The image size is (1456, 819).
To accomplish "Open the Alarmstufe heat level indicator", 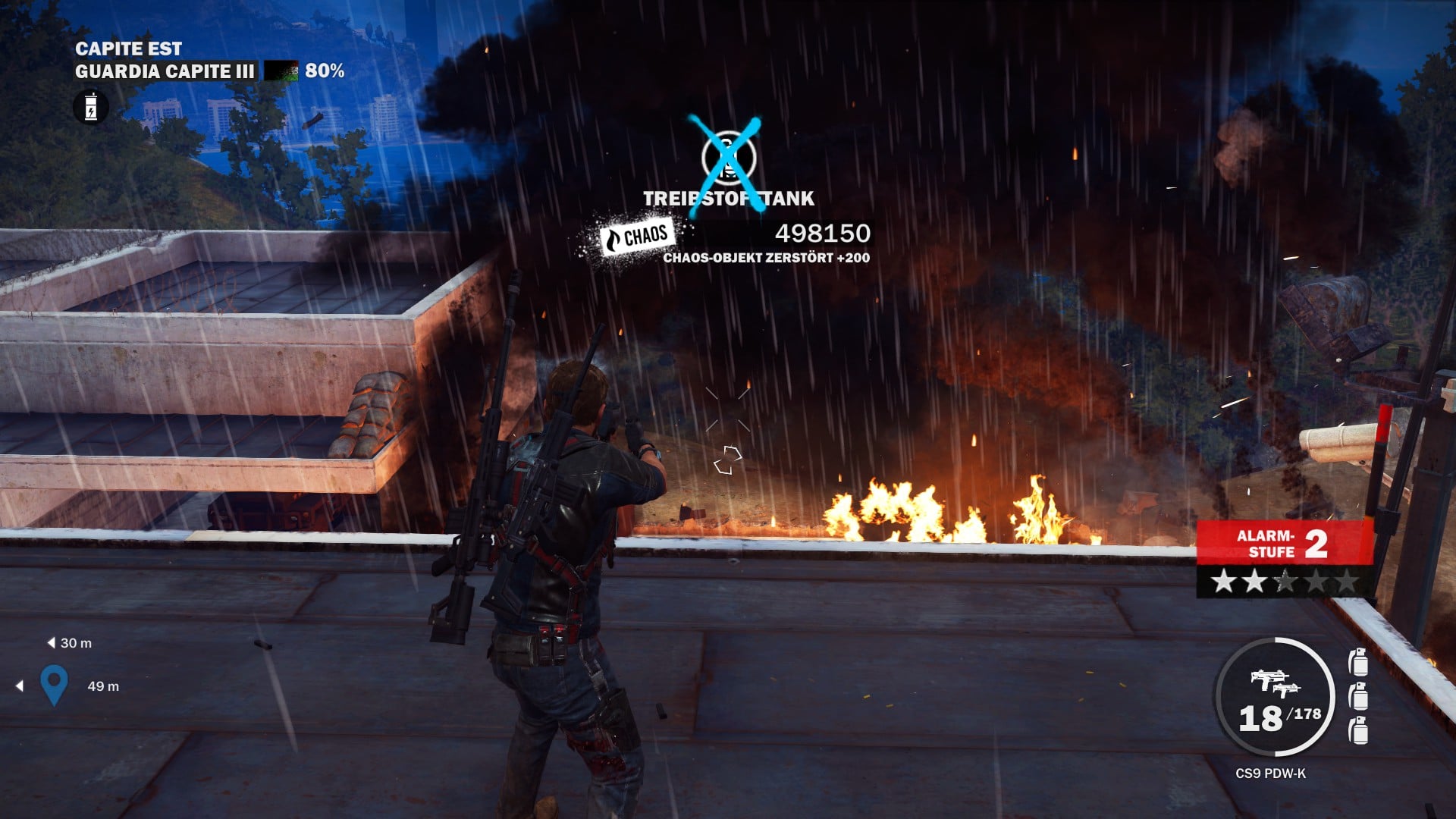I will click(1285, 557).
